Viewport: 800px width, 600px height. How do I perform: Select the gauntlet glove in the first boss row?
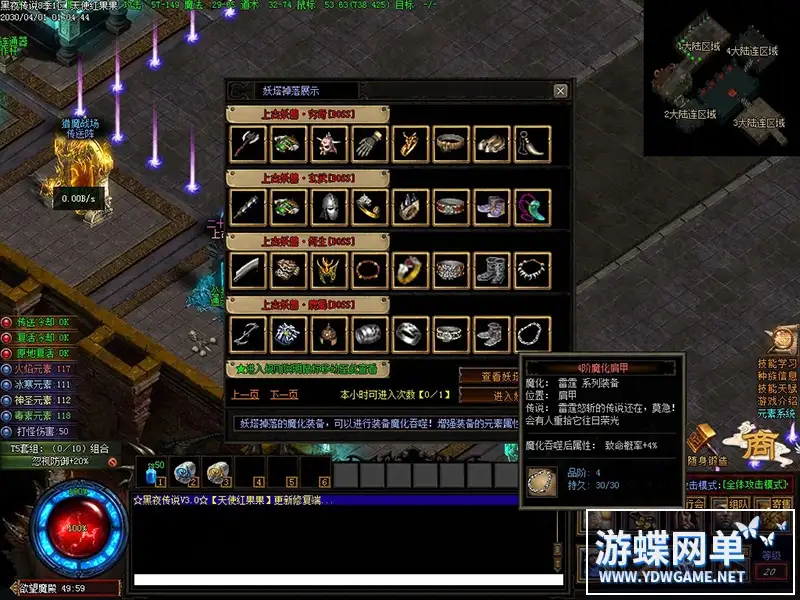(370, 144)
